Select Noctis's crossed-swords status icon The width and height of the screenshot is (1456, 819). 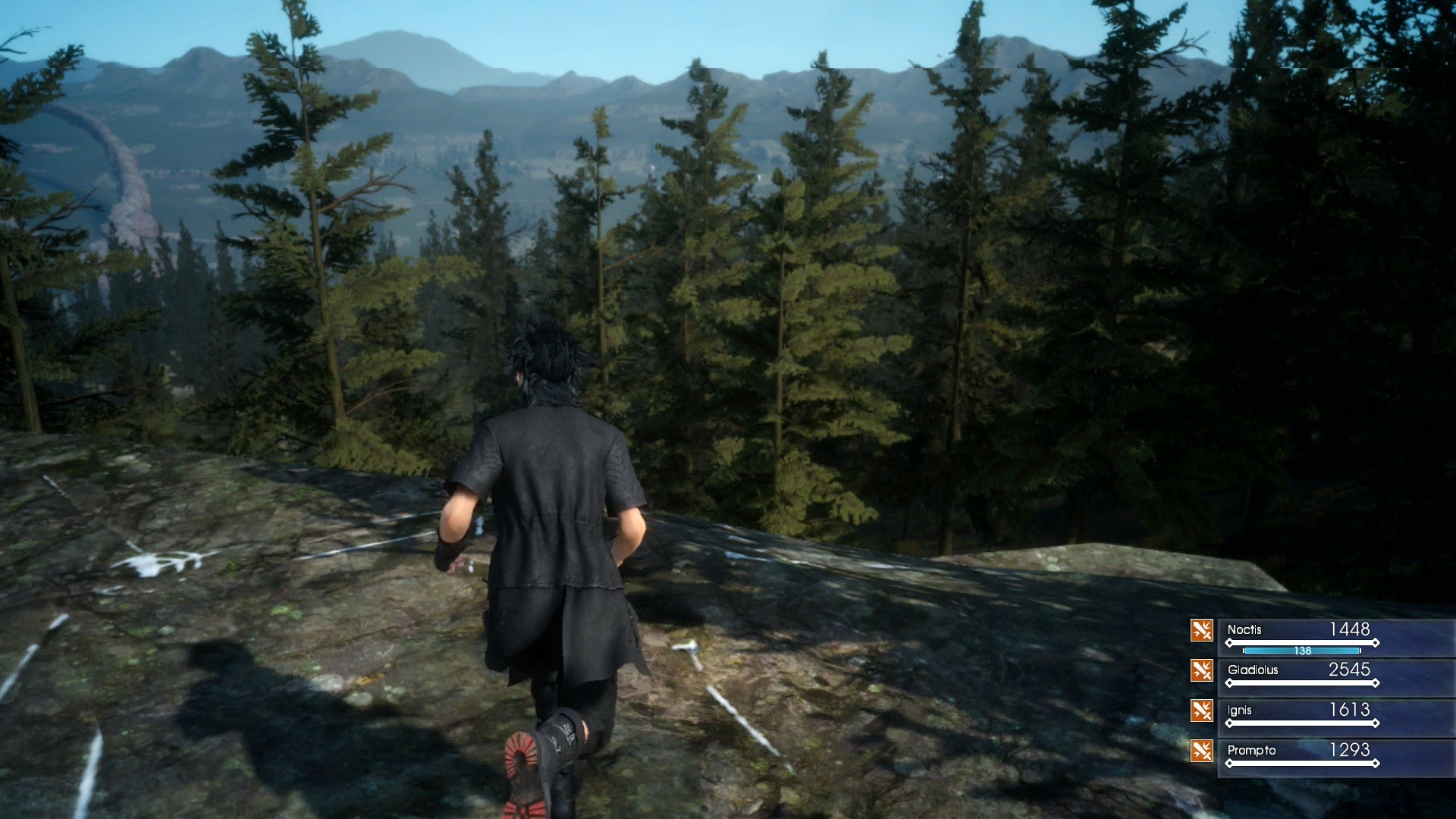pos(1203,631)
